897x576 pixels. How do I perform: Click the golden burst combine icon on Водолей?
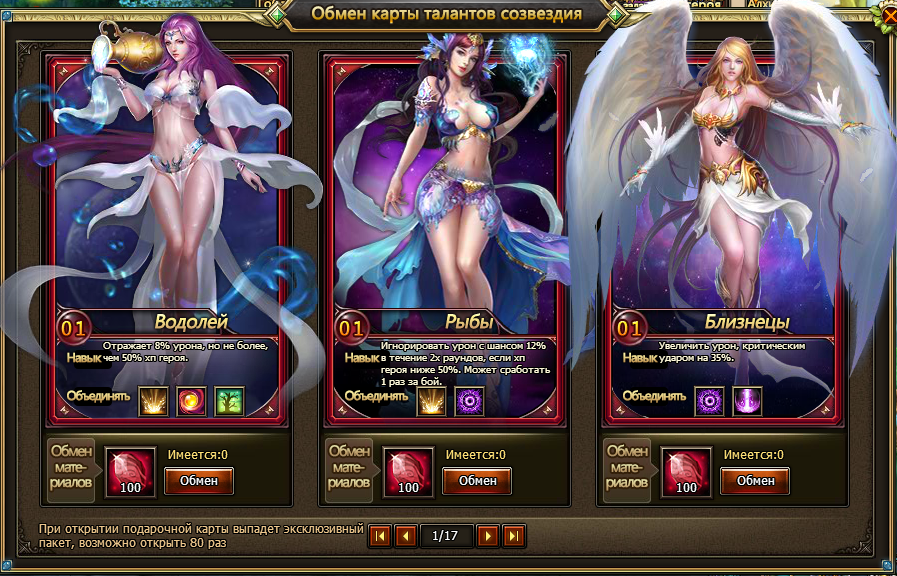click(153, 401)
